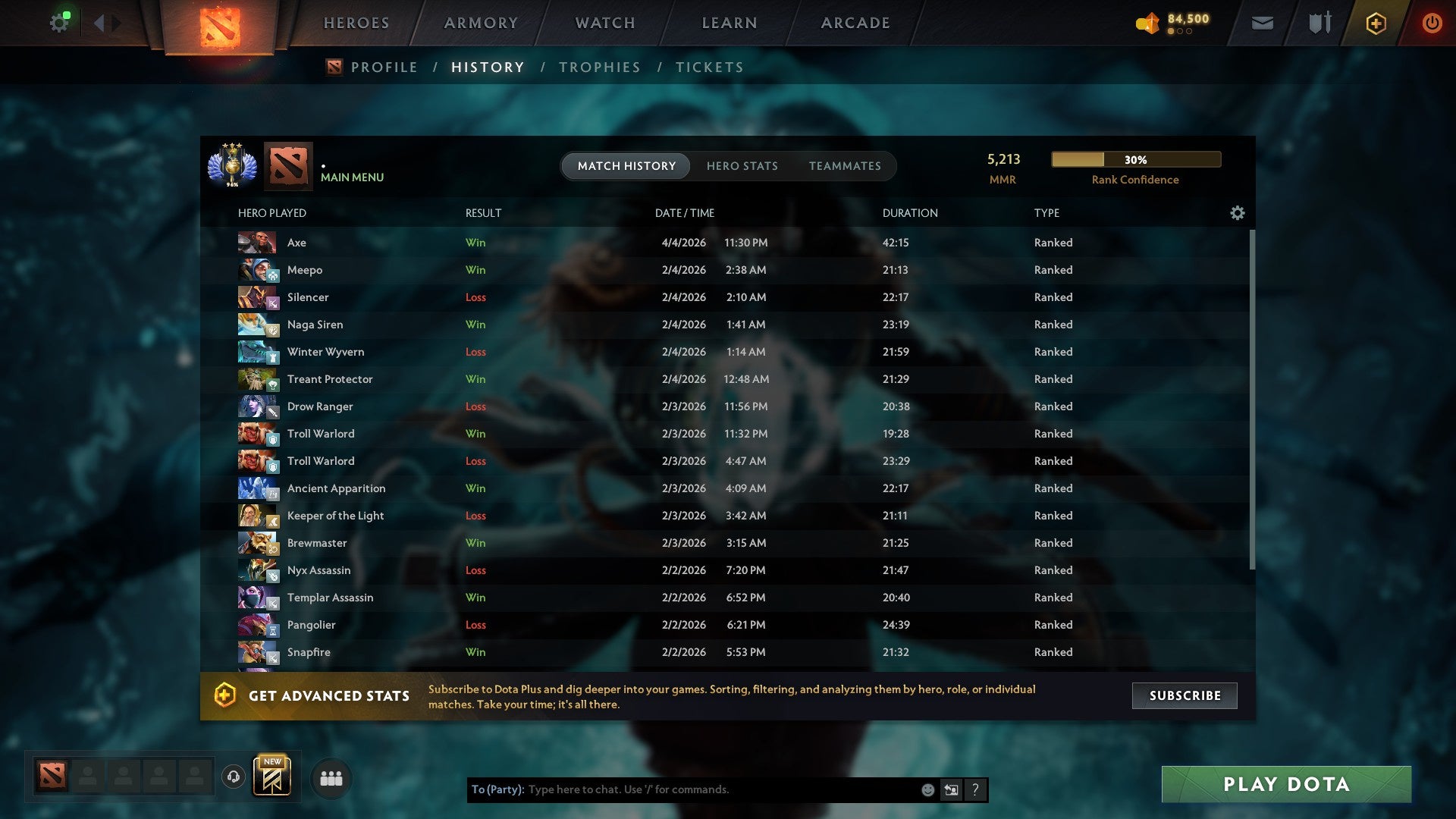Click the Rank Confidence progress bar
Screen dimensions: 1456x819
1134,159
